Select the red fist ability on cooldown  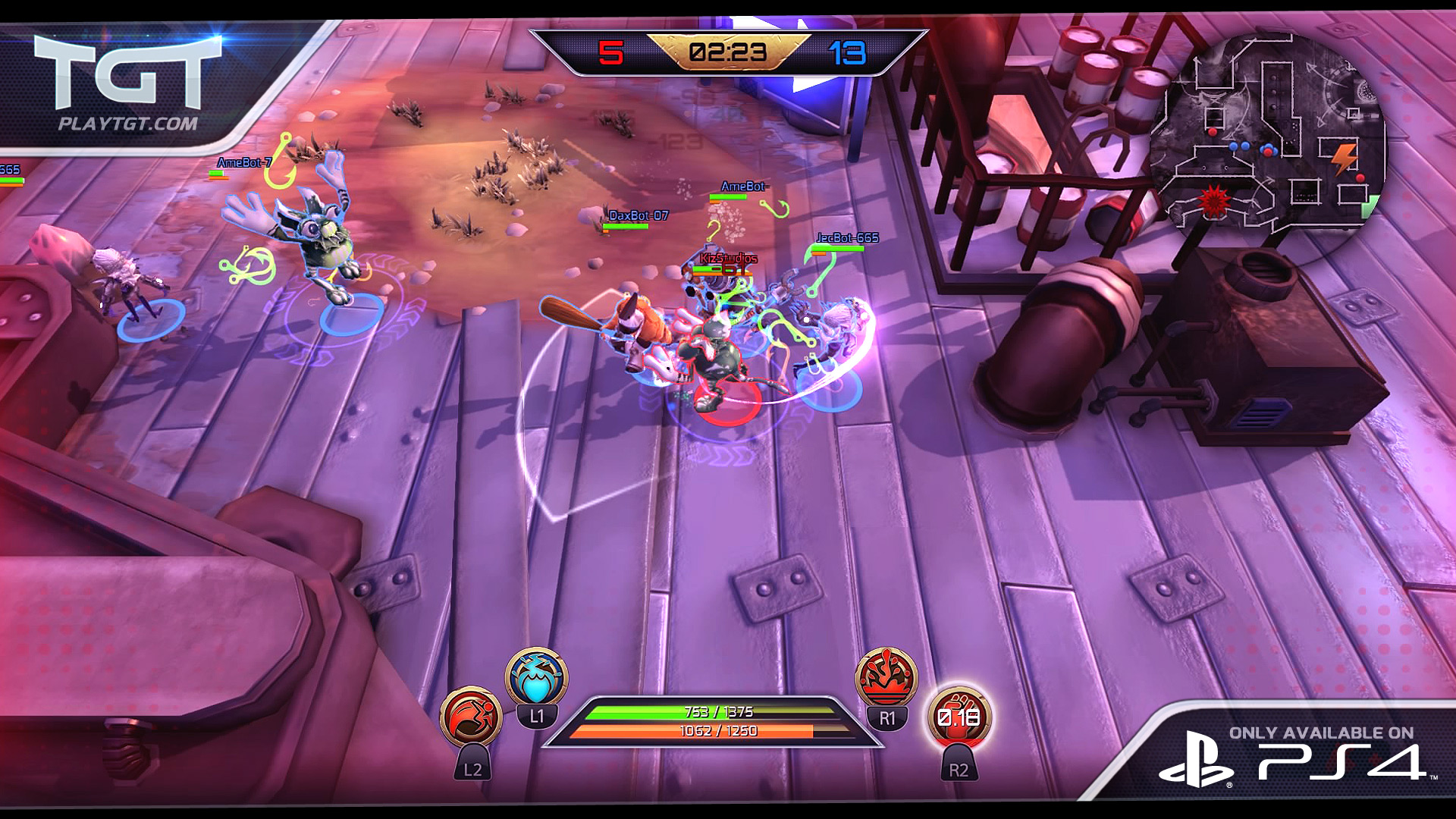(959, 717)
